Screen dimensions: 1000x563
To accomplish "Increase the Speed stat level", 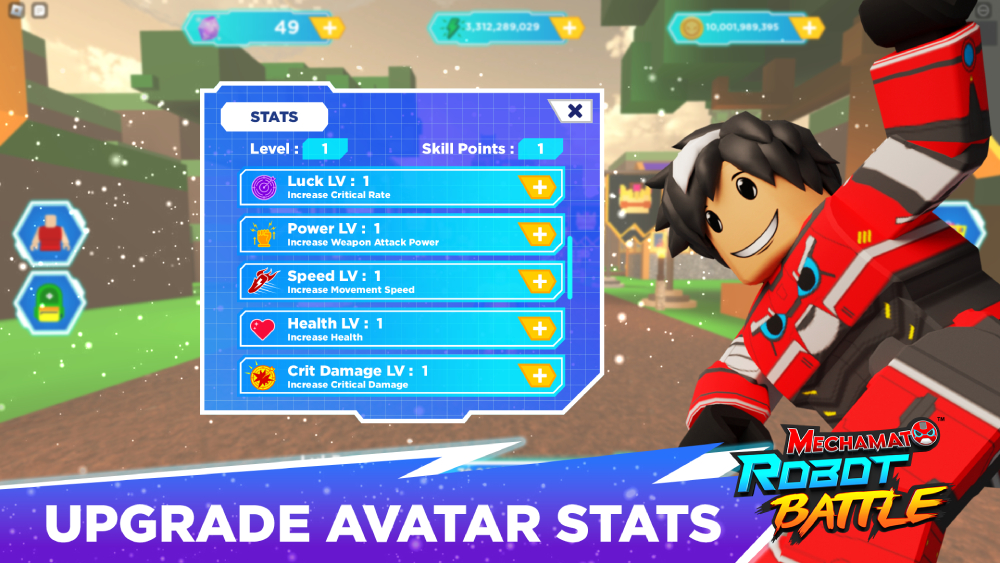I will [x=538, y=282].
